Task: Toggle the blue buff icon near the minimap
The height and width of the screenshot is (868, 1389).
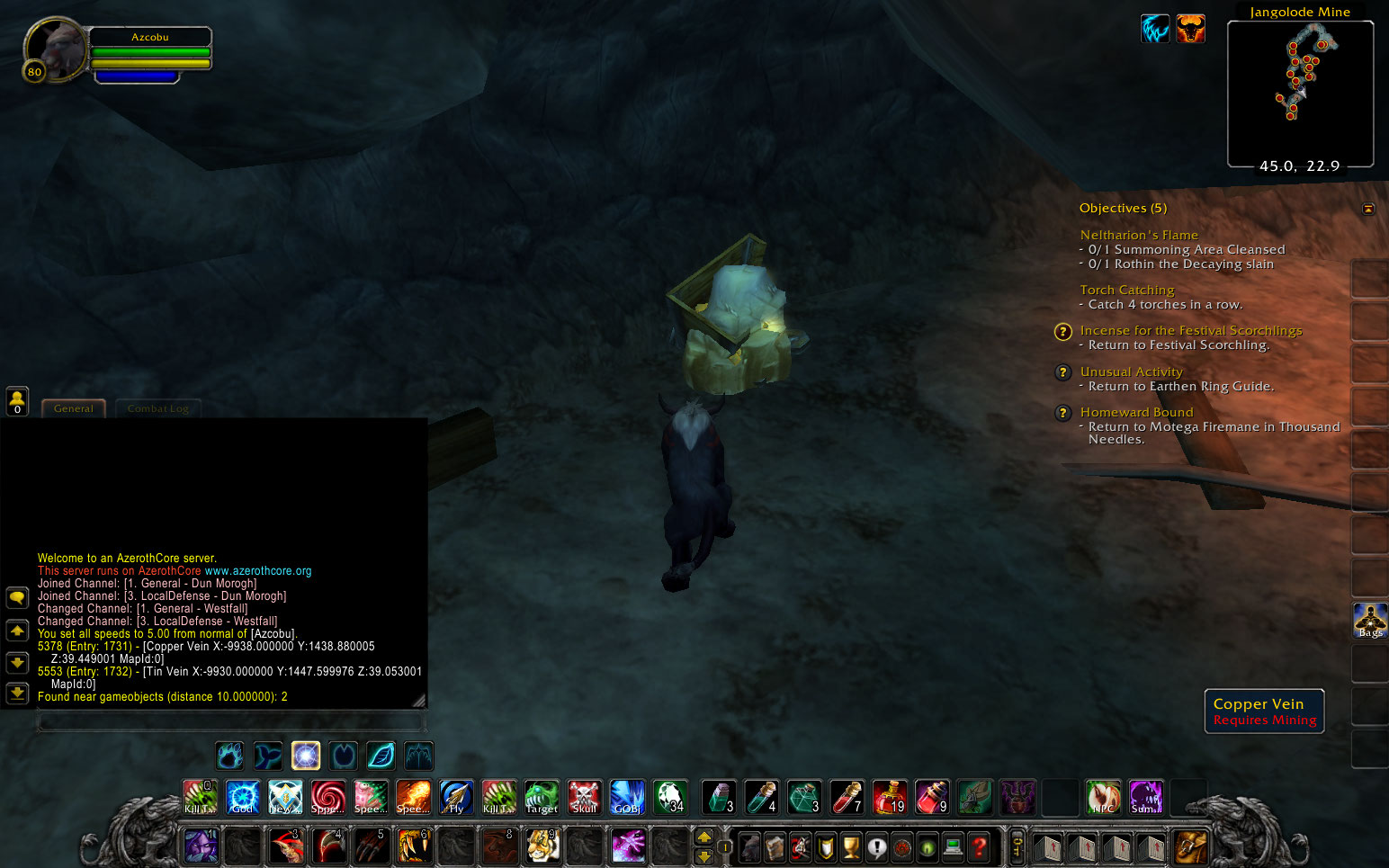Action: [1155, 29]
